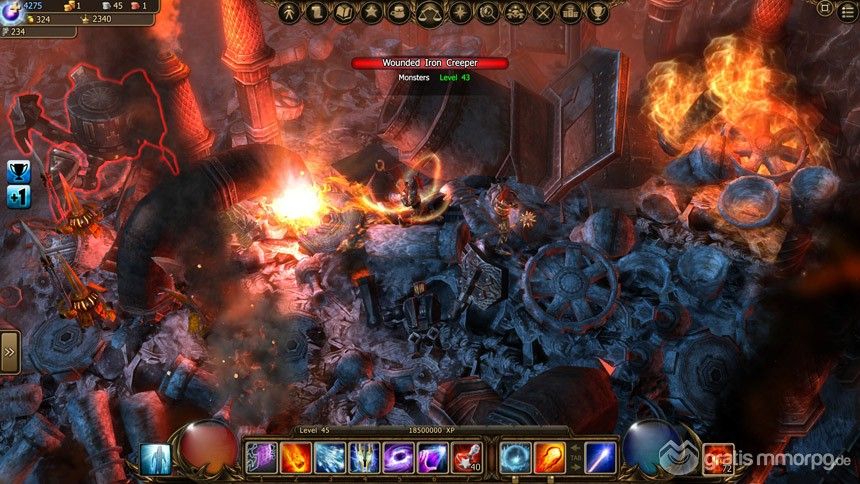Open the leaderboard podium icon
The image size is (860, 484).
(571, 12)
